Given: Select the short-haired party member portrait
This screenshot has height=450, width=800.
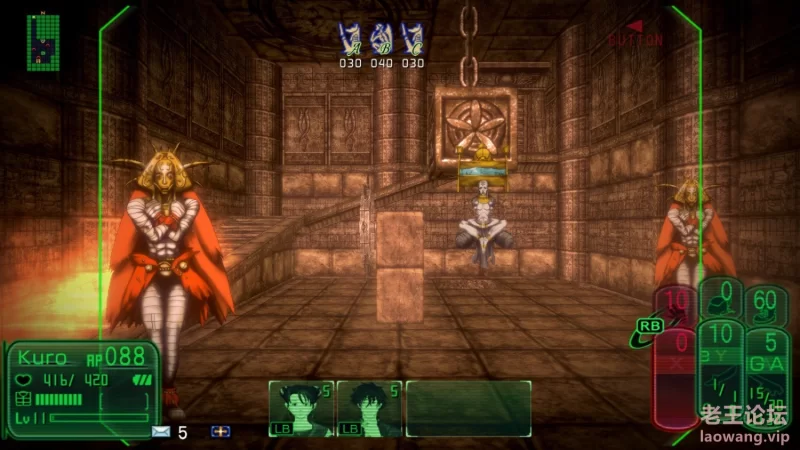Looking at the screenshot, I should tap(368, 408).
